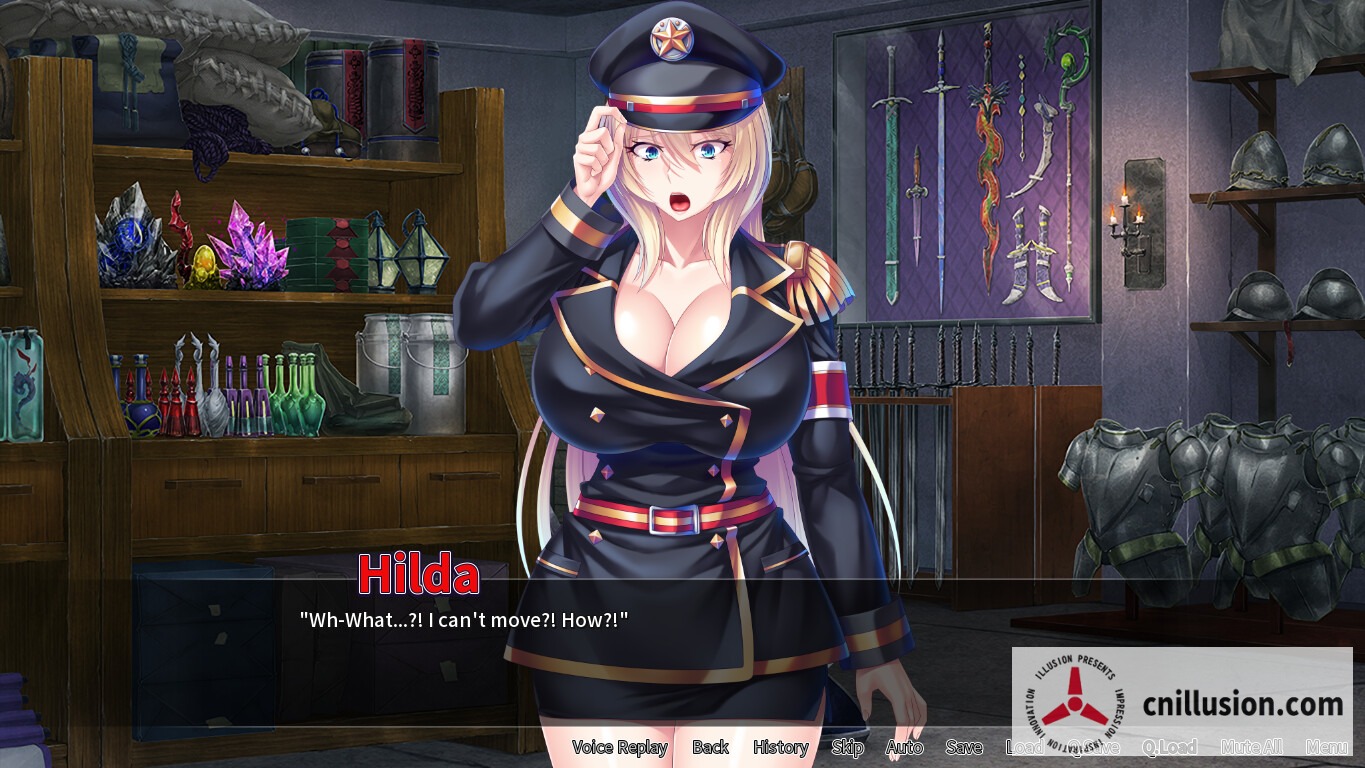The width and height of the screenshot is (1365, 768).
Task: Select Q.Save for a quick save
Action: coord(1090,747)
